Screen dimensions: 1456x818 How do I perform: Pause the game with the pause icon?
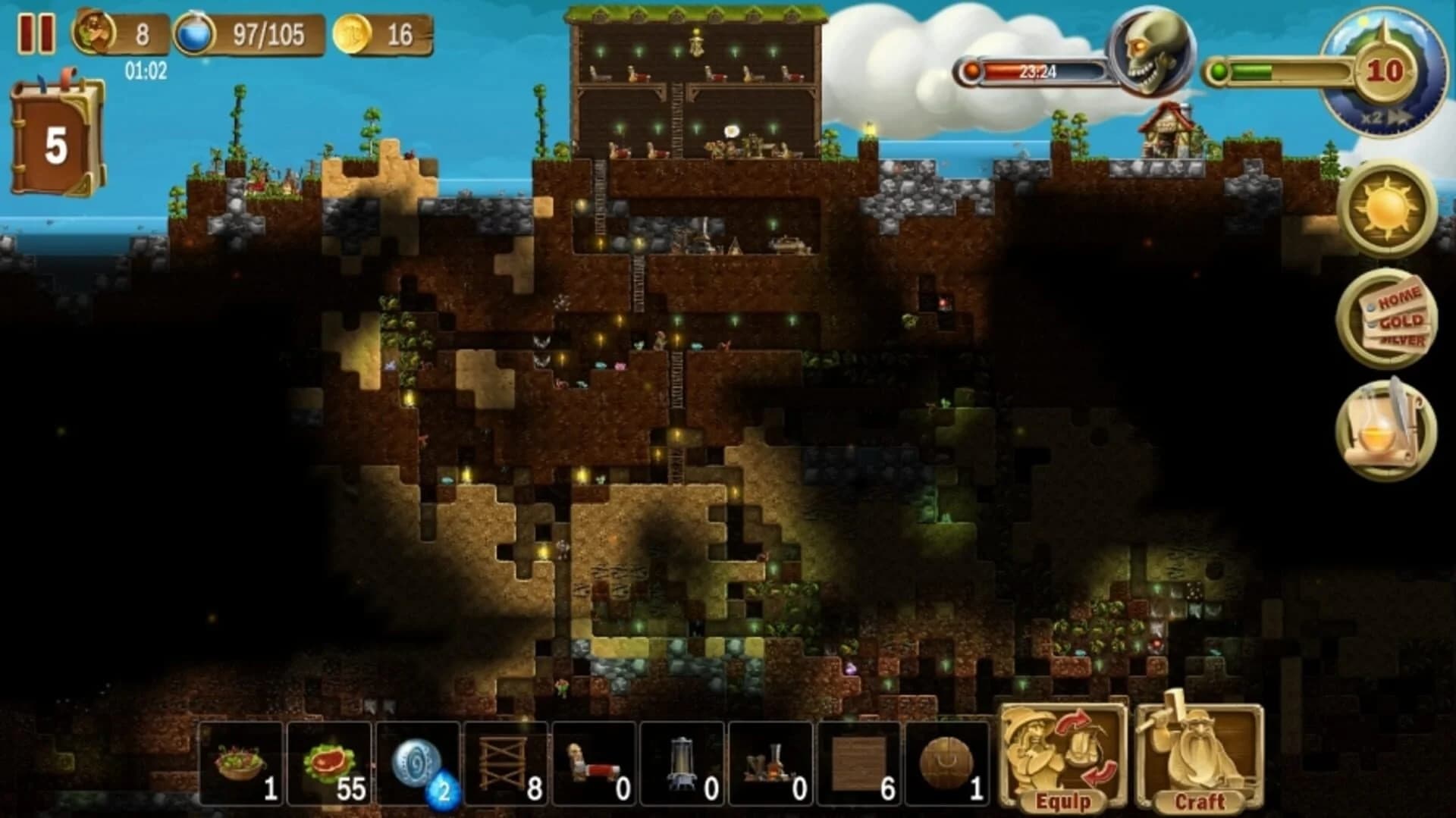click(38, 32)
